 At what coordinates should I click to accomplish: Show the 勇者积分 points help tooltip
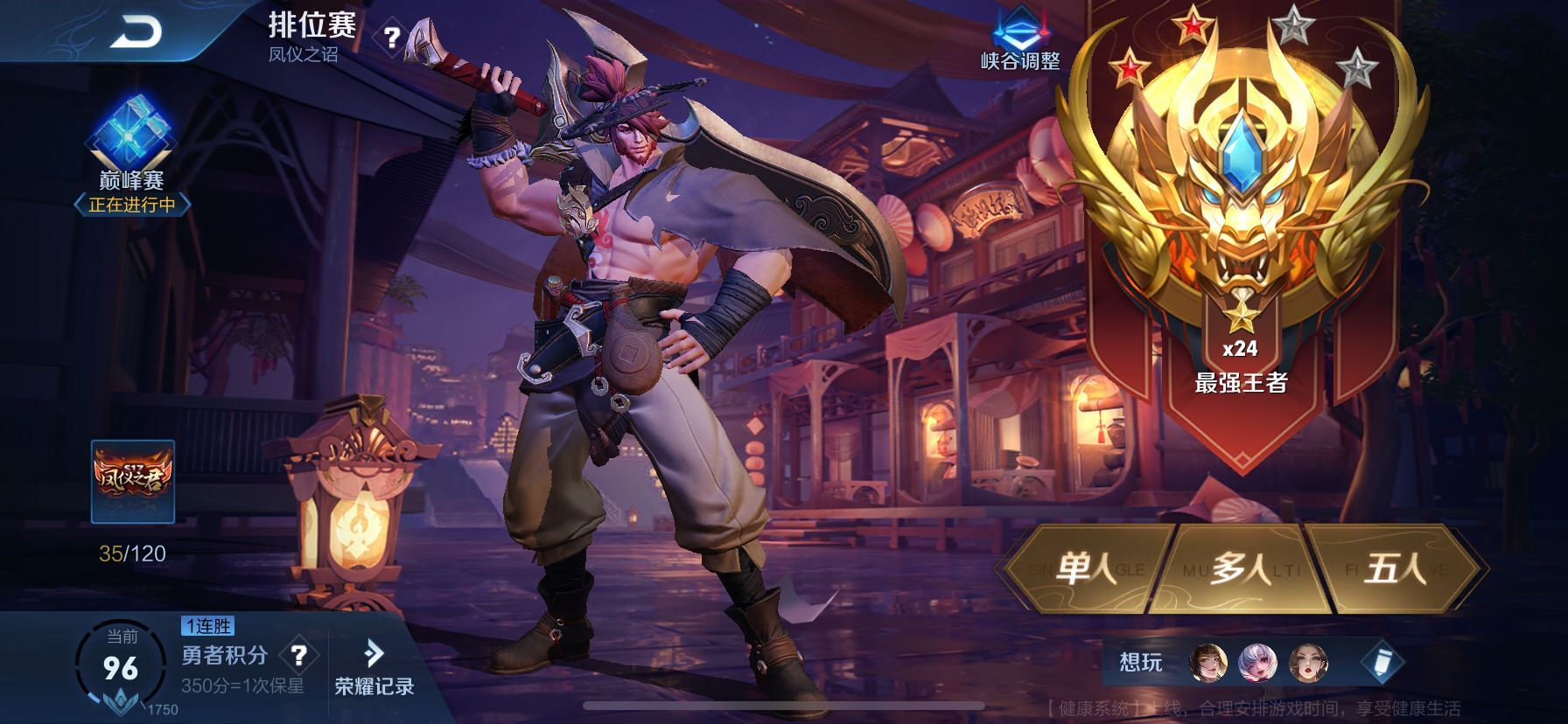pyautogui.click(x=298, y=654)
